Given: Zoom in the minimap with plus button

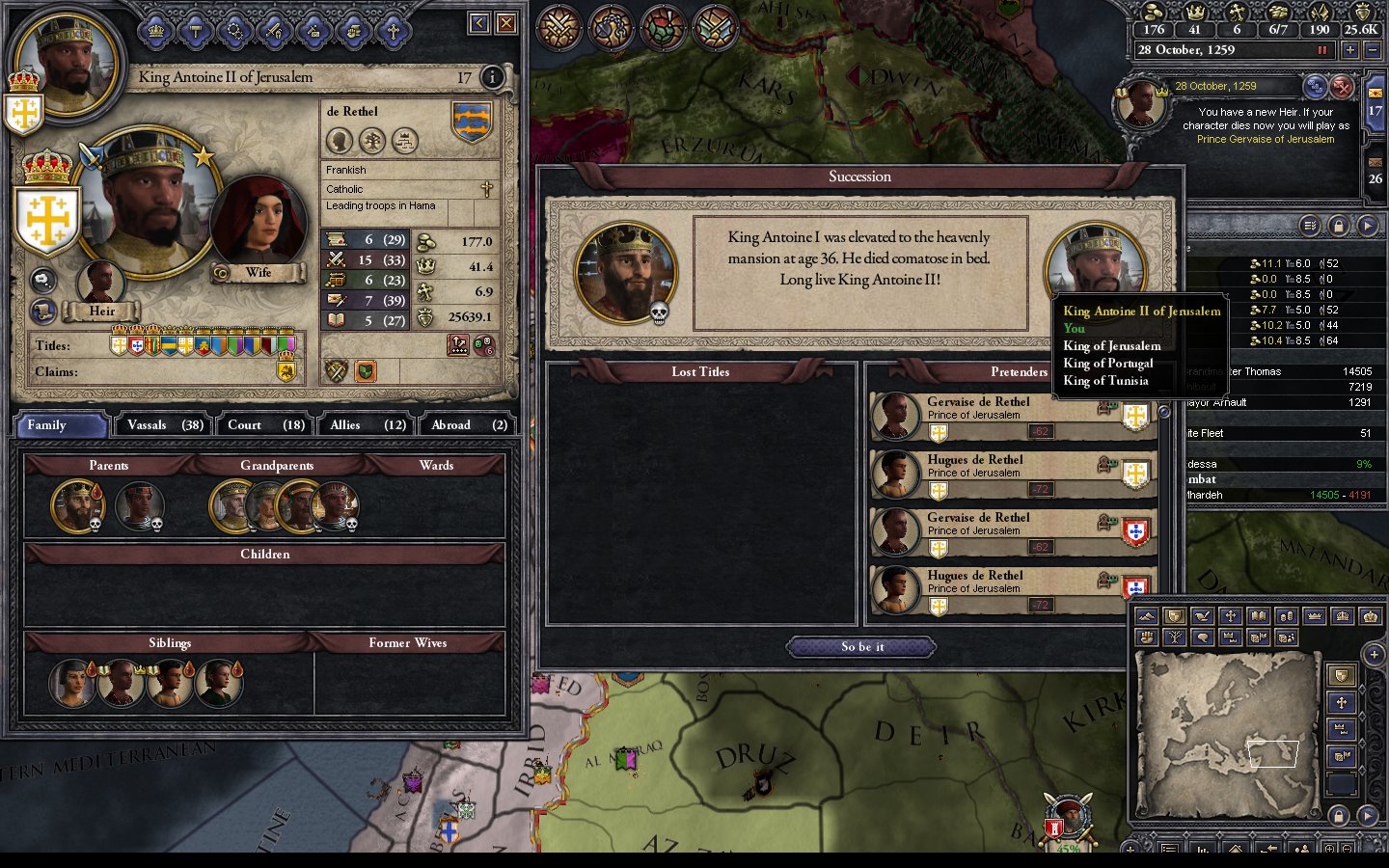Looking at the screenshot, I should pyautogui.click(x=1374, y=655).
